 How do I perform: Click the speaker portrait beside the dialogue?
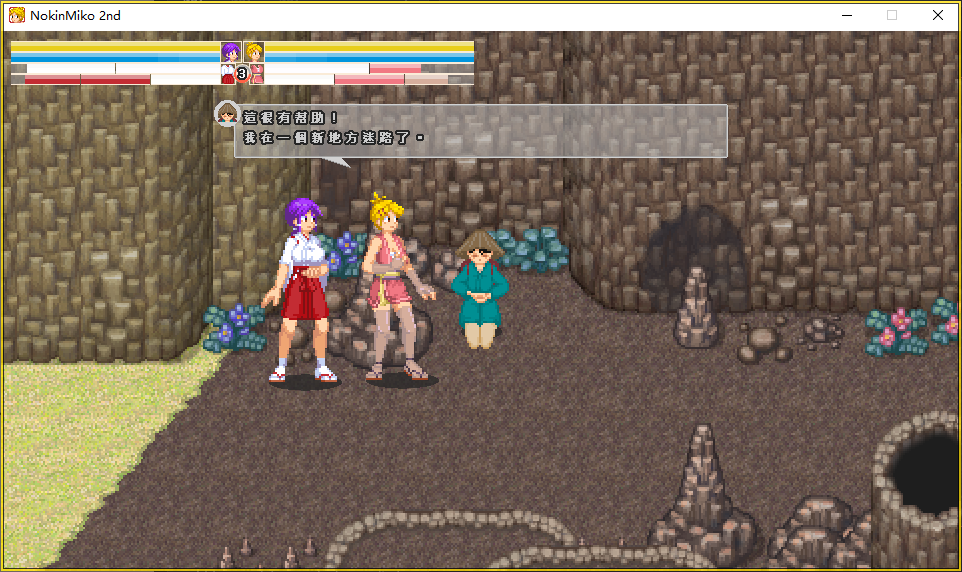pyautogui.click(x=227, y=114)
